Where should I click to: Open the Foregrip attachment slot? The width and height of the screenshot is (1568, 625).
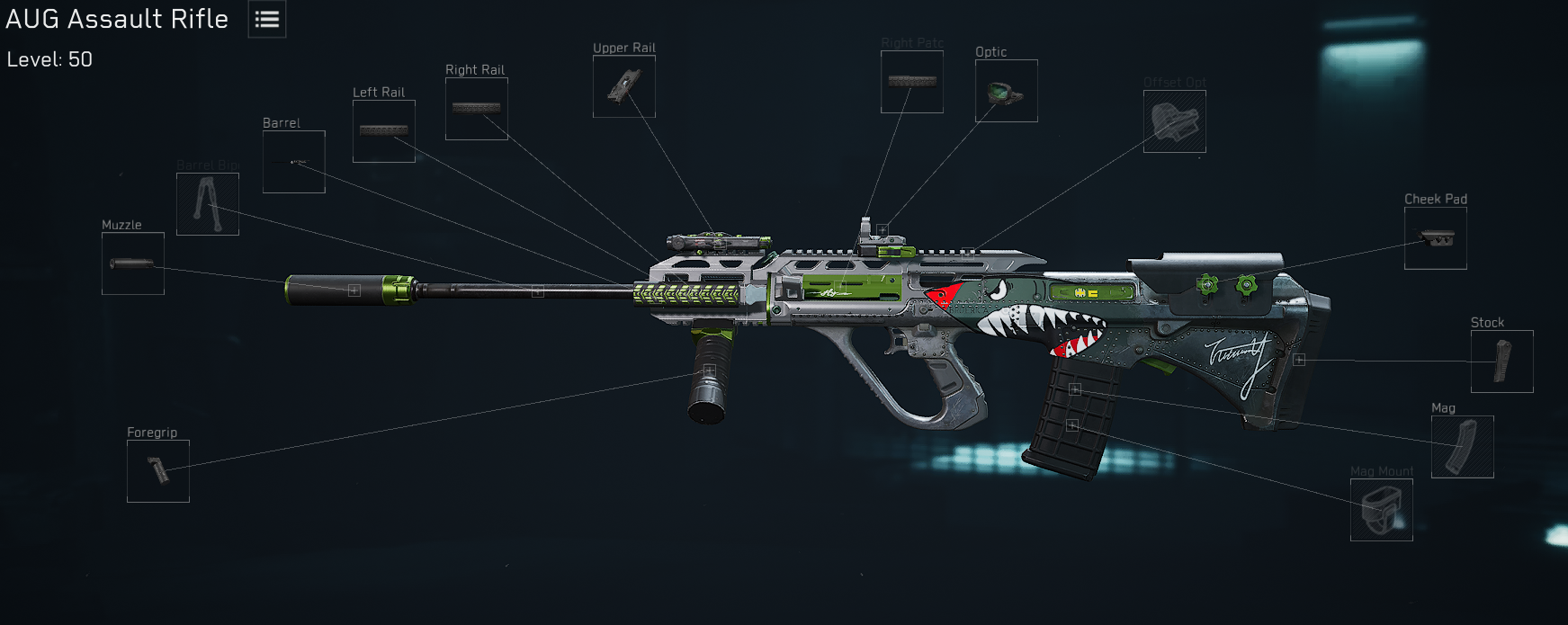click(x=158, y=471)
